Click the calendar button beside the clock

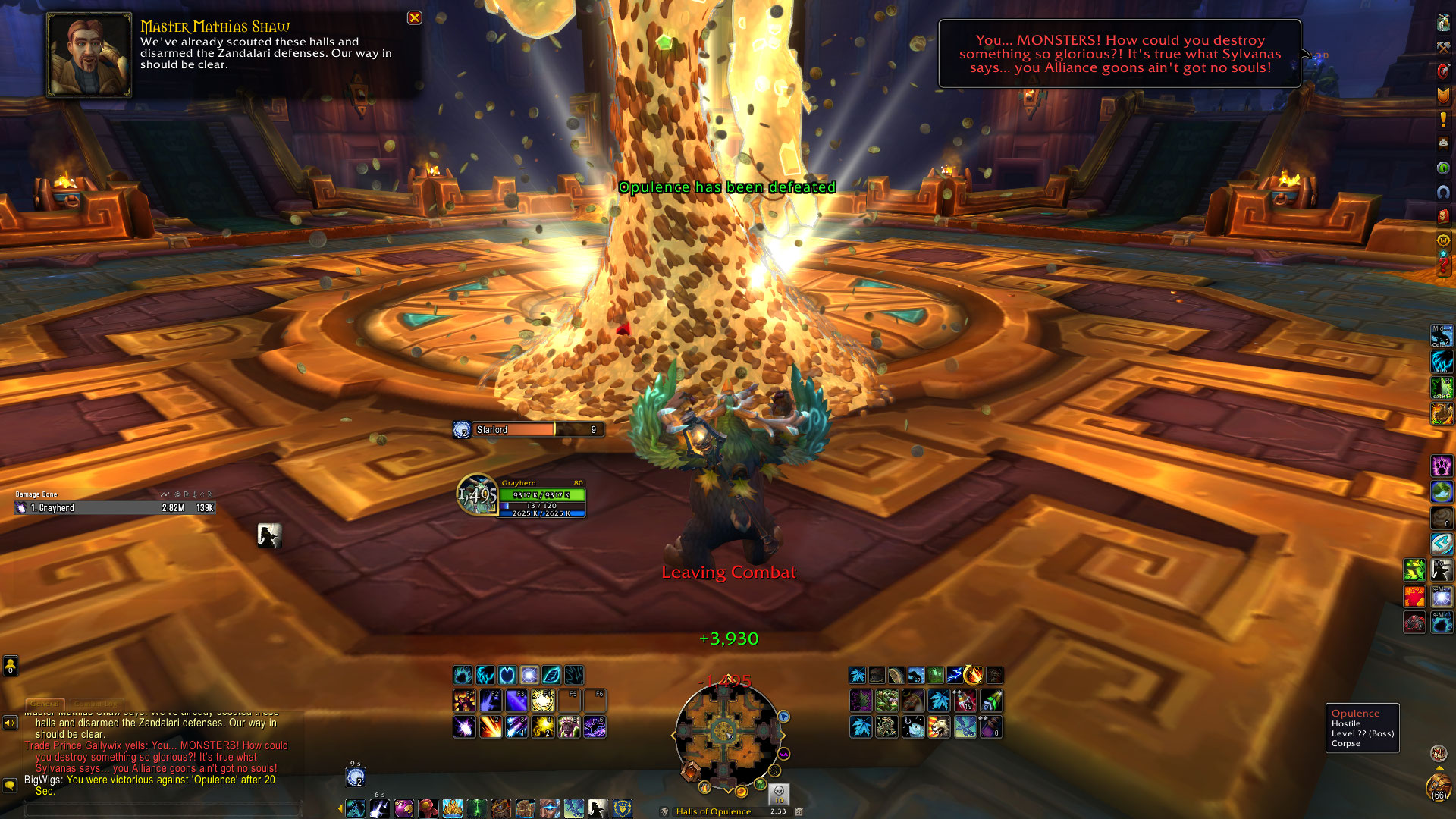coord(799,811)
